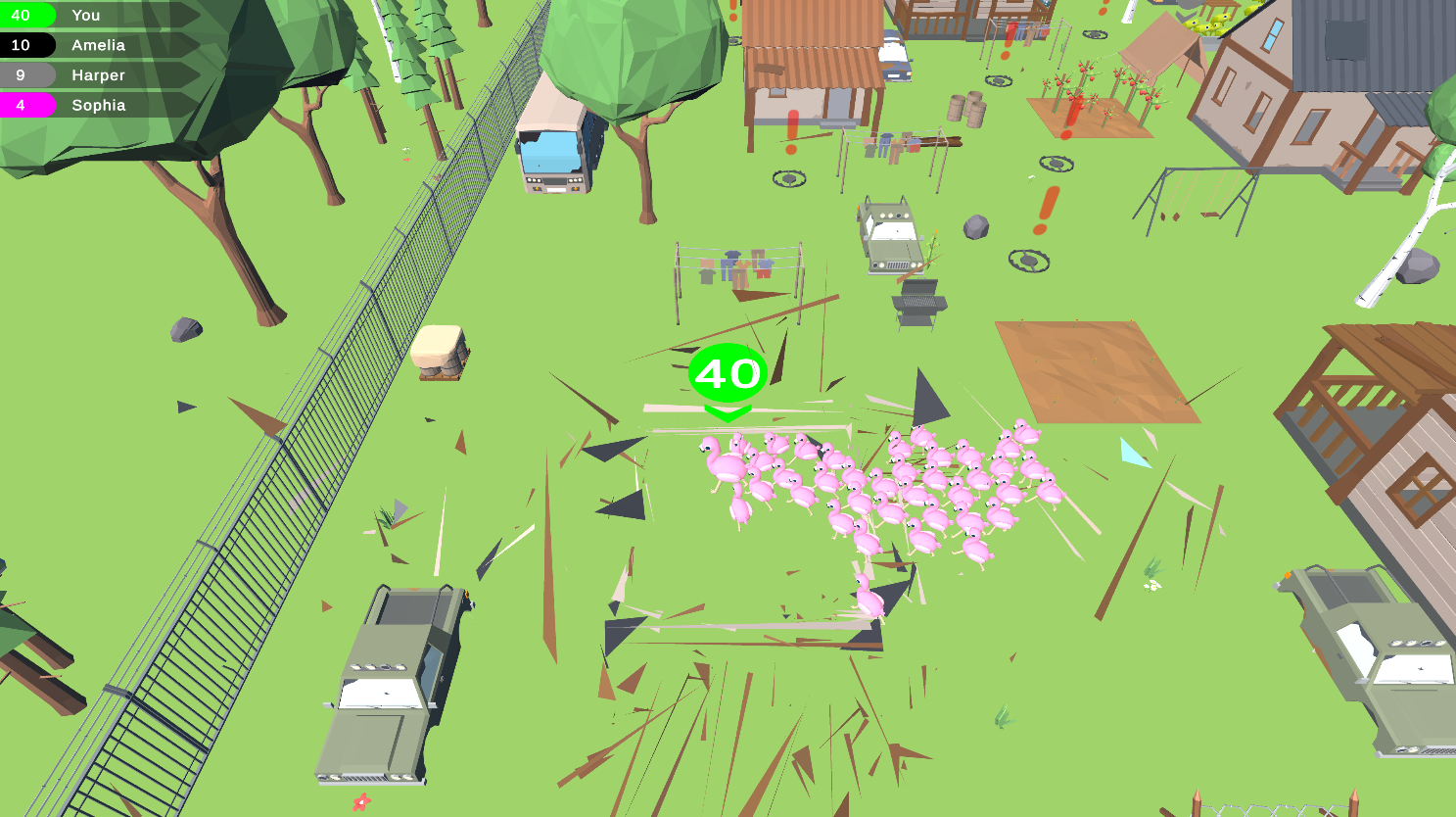Click the Harper name label
Image resolution: width=1456 pixels, height=817 pixels.
point(97,74)
